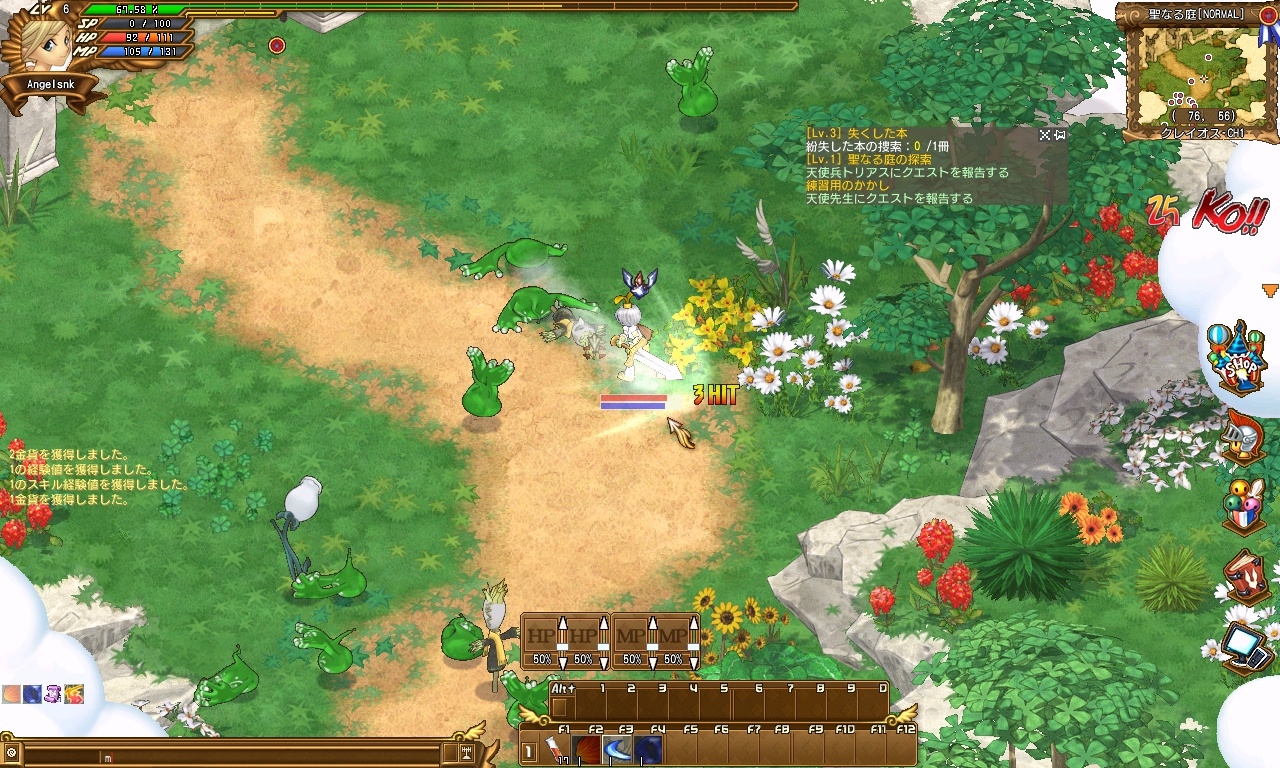
Task: Pin the quest tracker panel
Action: pos(1059,134)
